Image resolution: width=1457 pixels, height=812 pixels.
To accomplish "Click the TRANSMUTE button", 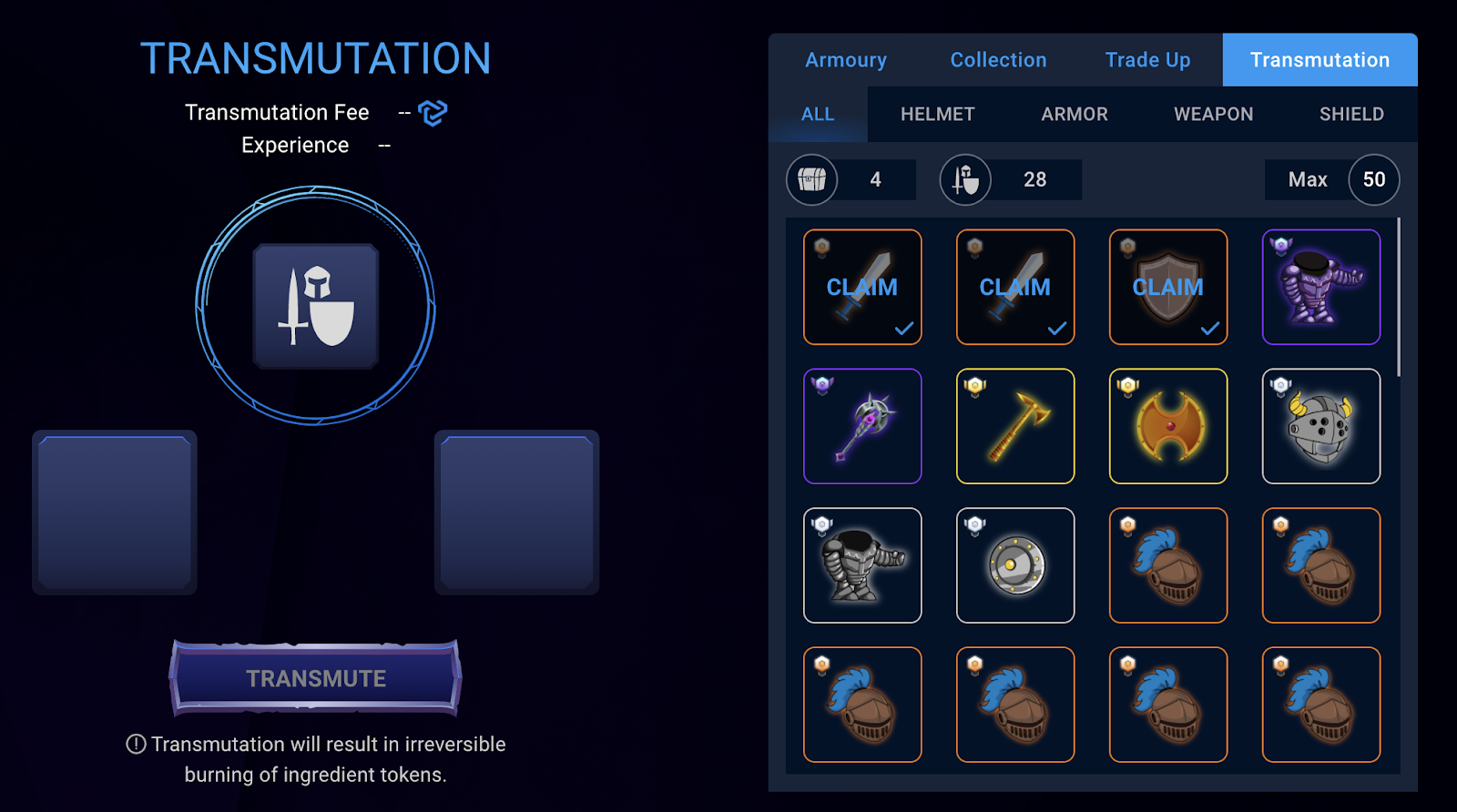I will [x=316, y=678].
